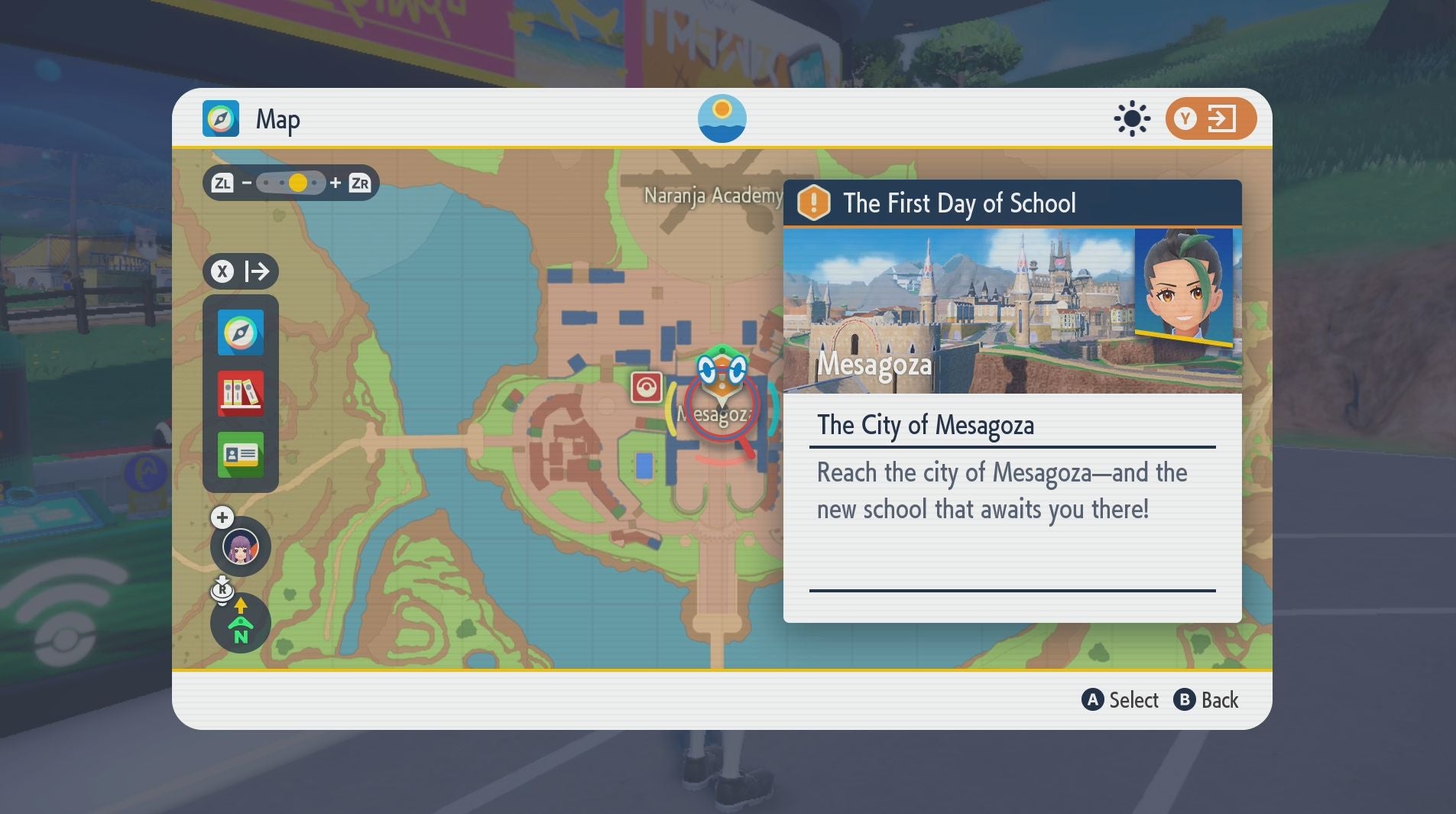Collapse the side app panel arrow
This screenshot has height=814, width=1456.
coord(241,271)
